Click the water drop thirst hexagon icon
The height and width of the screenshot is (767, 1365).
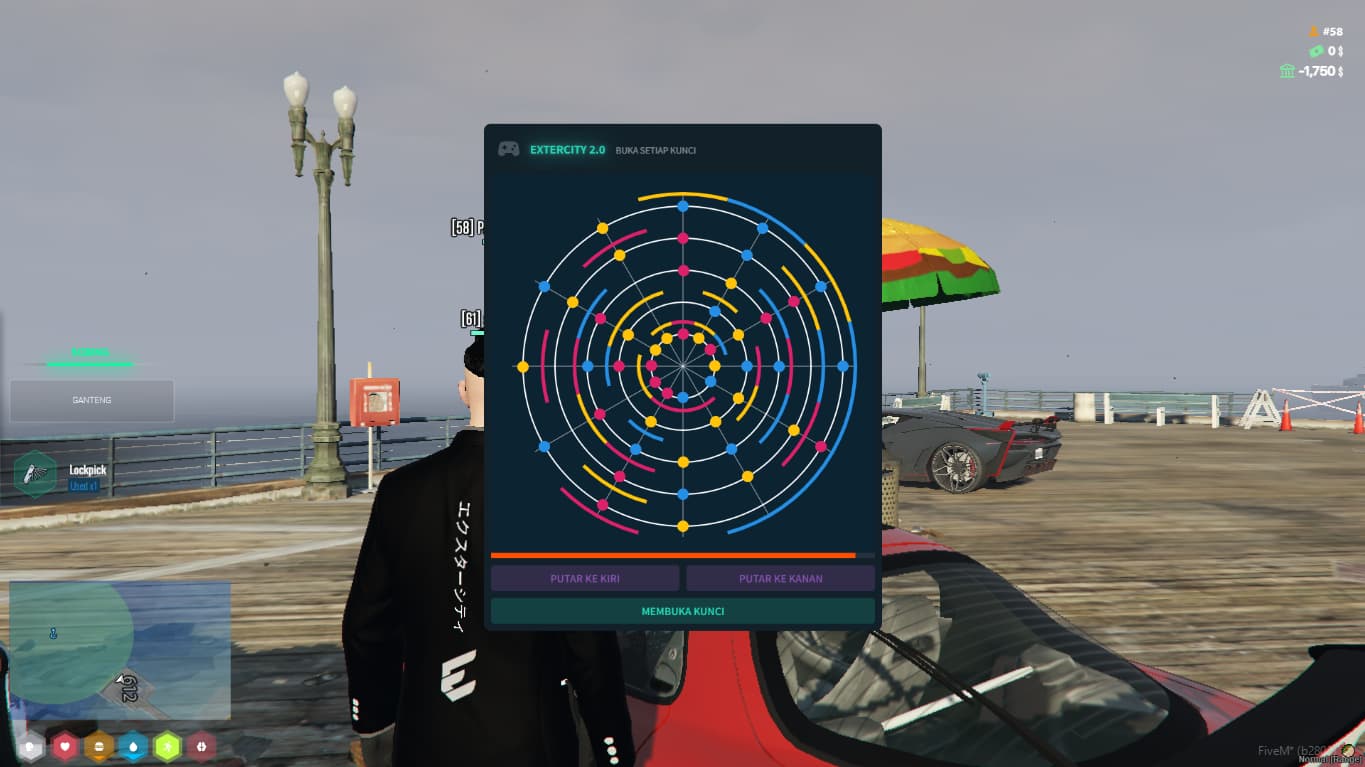[133, 745]
